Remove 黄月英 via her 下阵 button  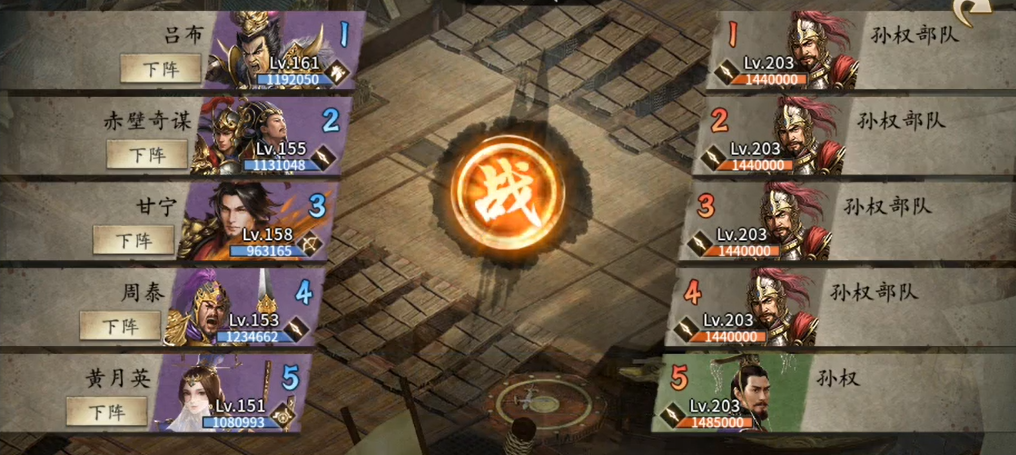pos(106,411)
